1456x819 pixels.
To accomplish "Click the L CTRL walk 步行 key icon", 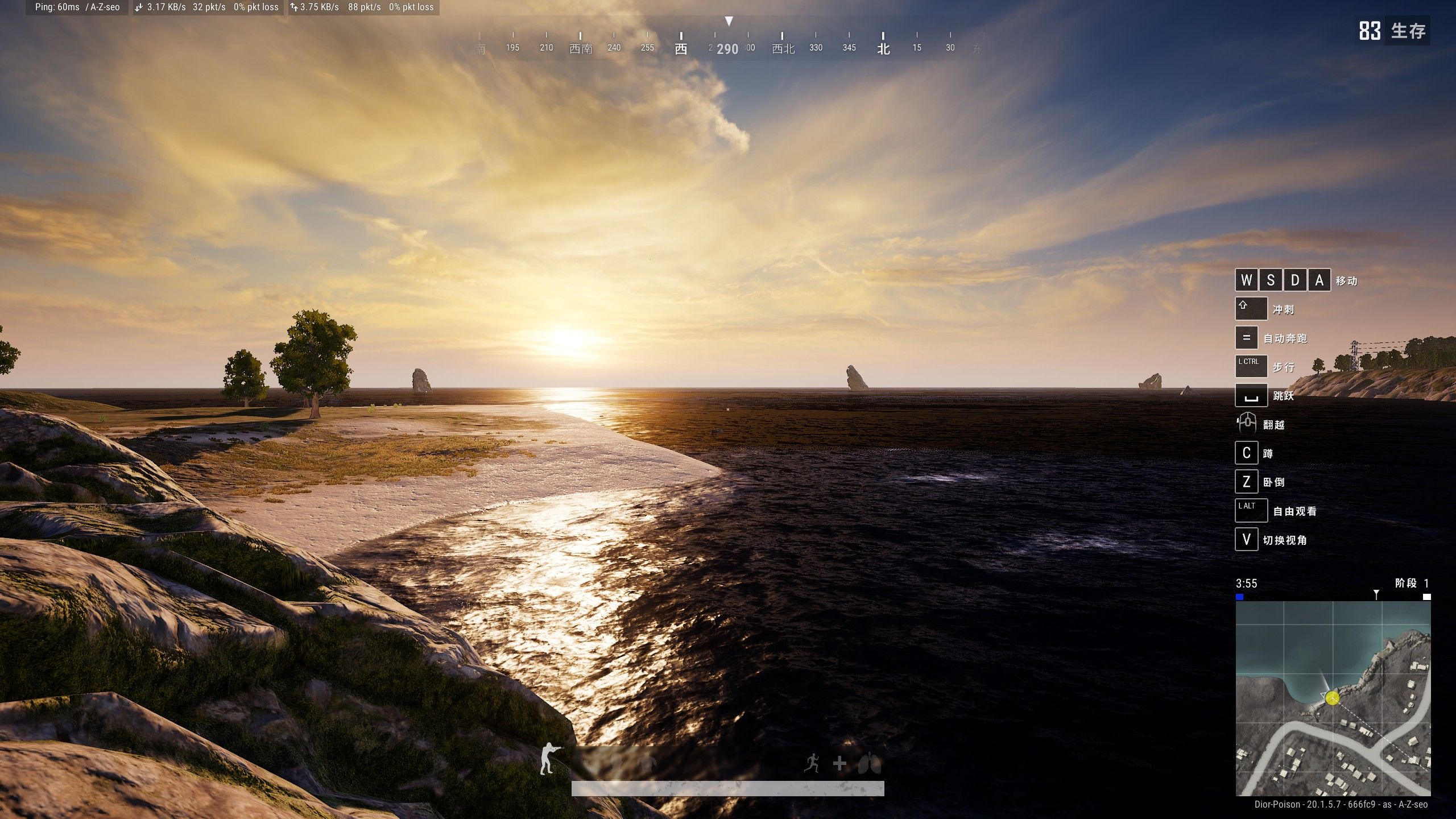I will tap(1252, 366).
